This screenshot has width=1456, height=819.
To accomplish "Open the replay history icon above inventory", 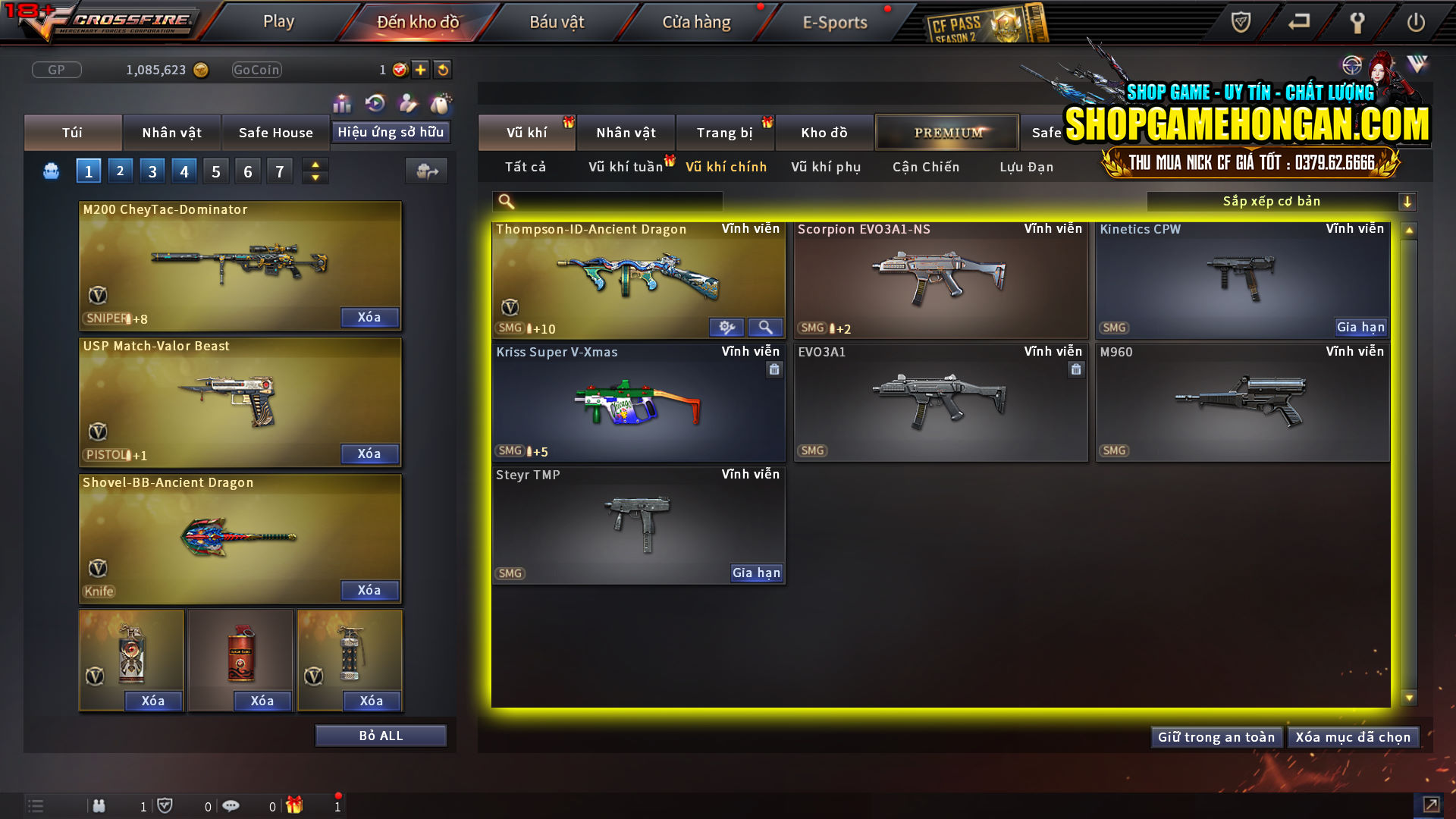I will (x=374, y=102).
